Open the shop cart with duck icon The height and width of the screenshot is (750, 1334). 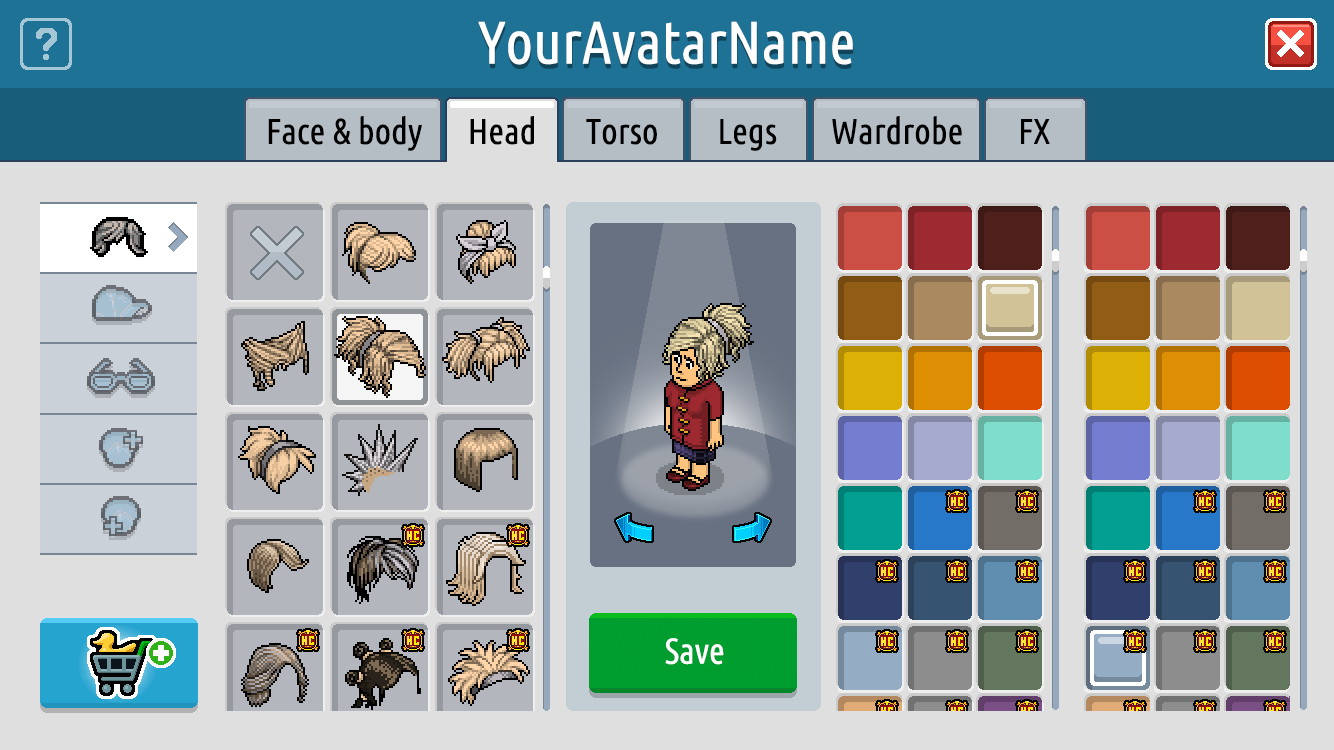click(119, 664)
